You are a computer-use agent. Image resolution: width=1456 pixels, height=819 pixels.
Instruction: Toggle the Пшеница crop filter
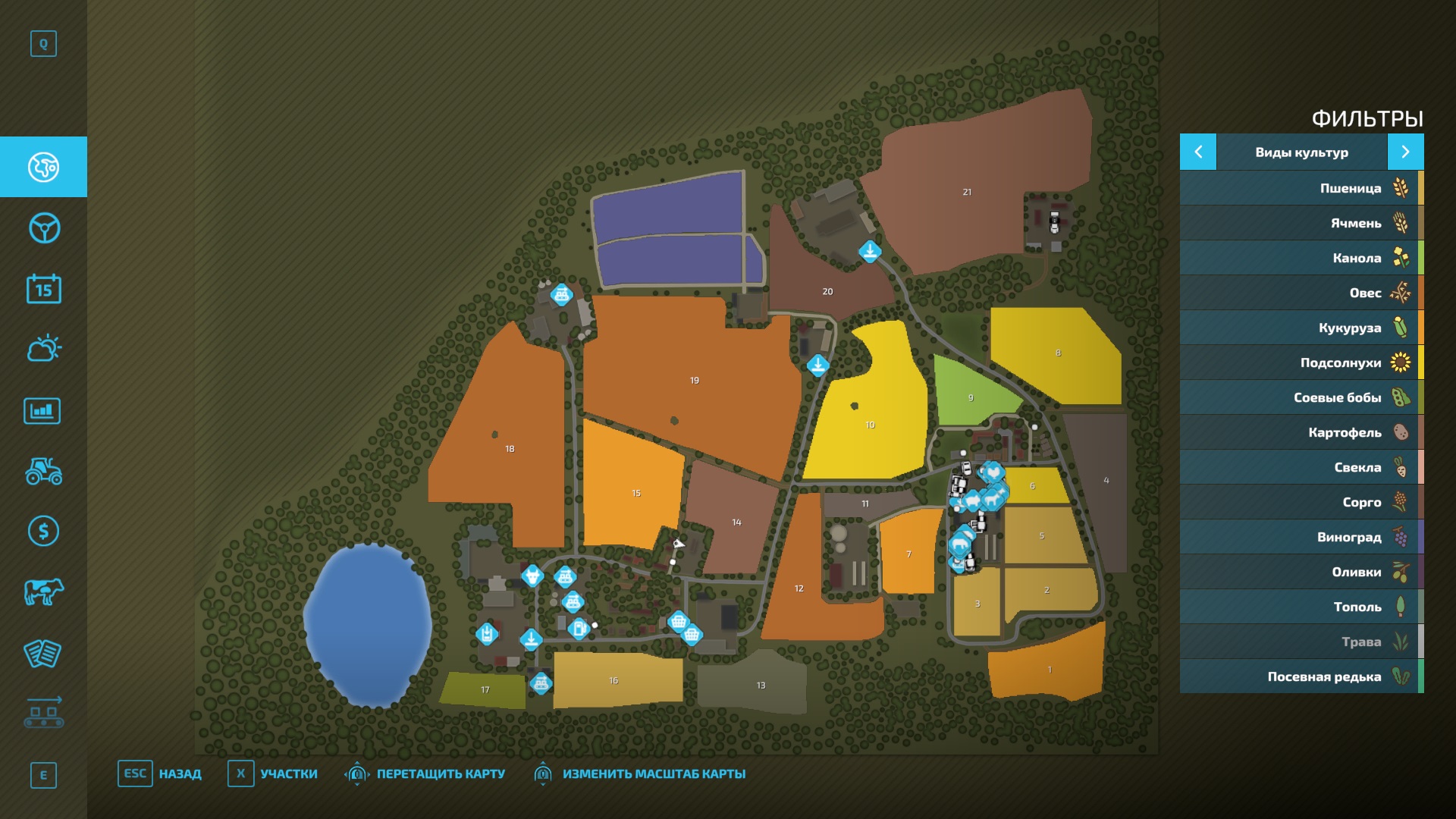coord(1301,188)
